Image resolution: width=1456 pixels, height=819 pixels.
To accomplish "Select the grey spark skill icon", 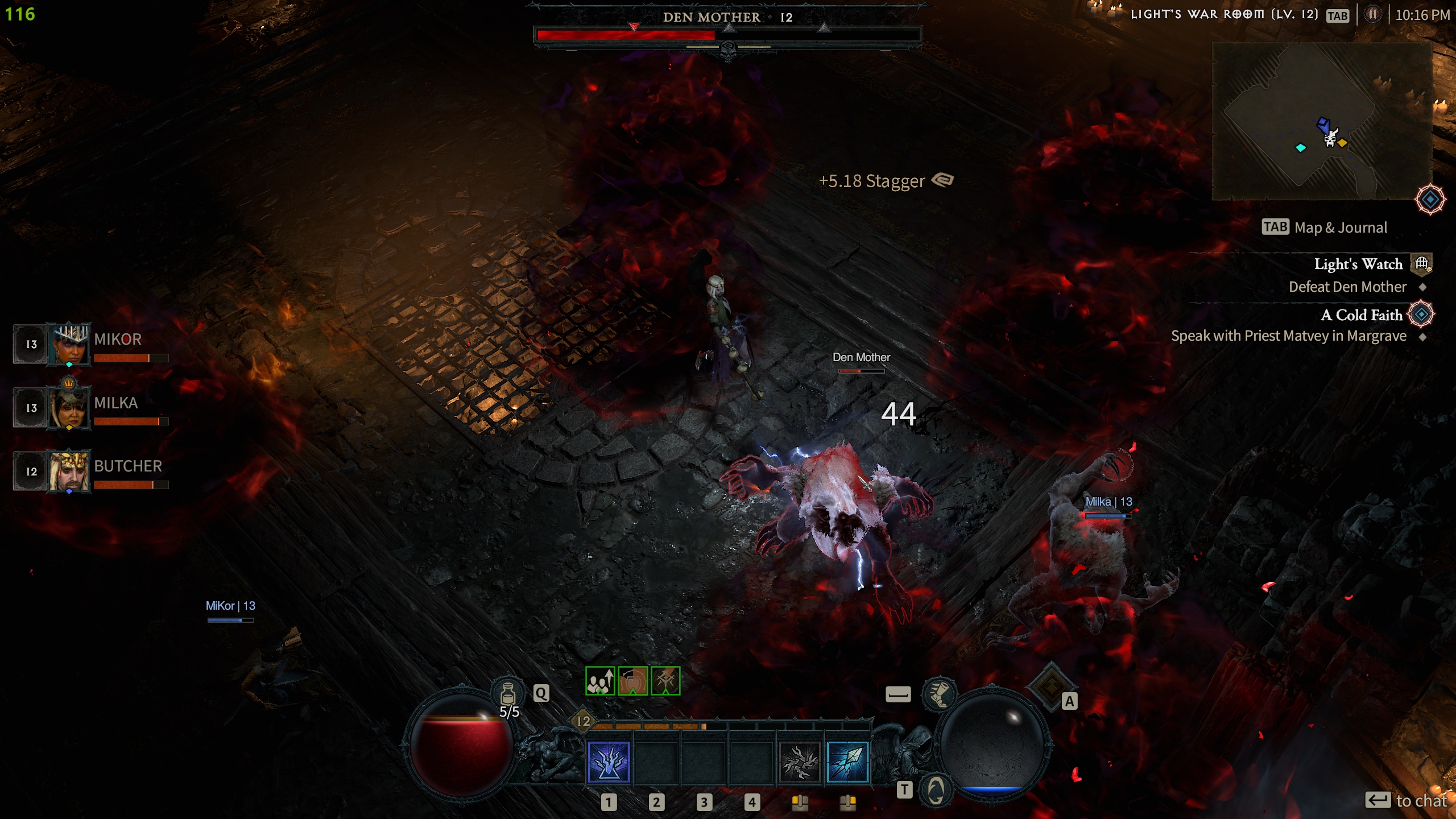I will (x=799, y=762).
